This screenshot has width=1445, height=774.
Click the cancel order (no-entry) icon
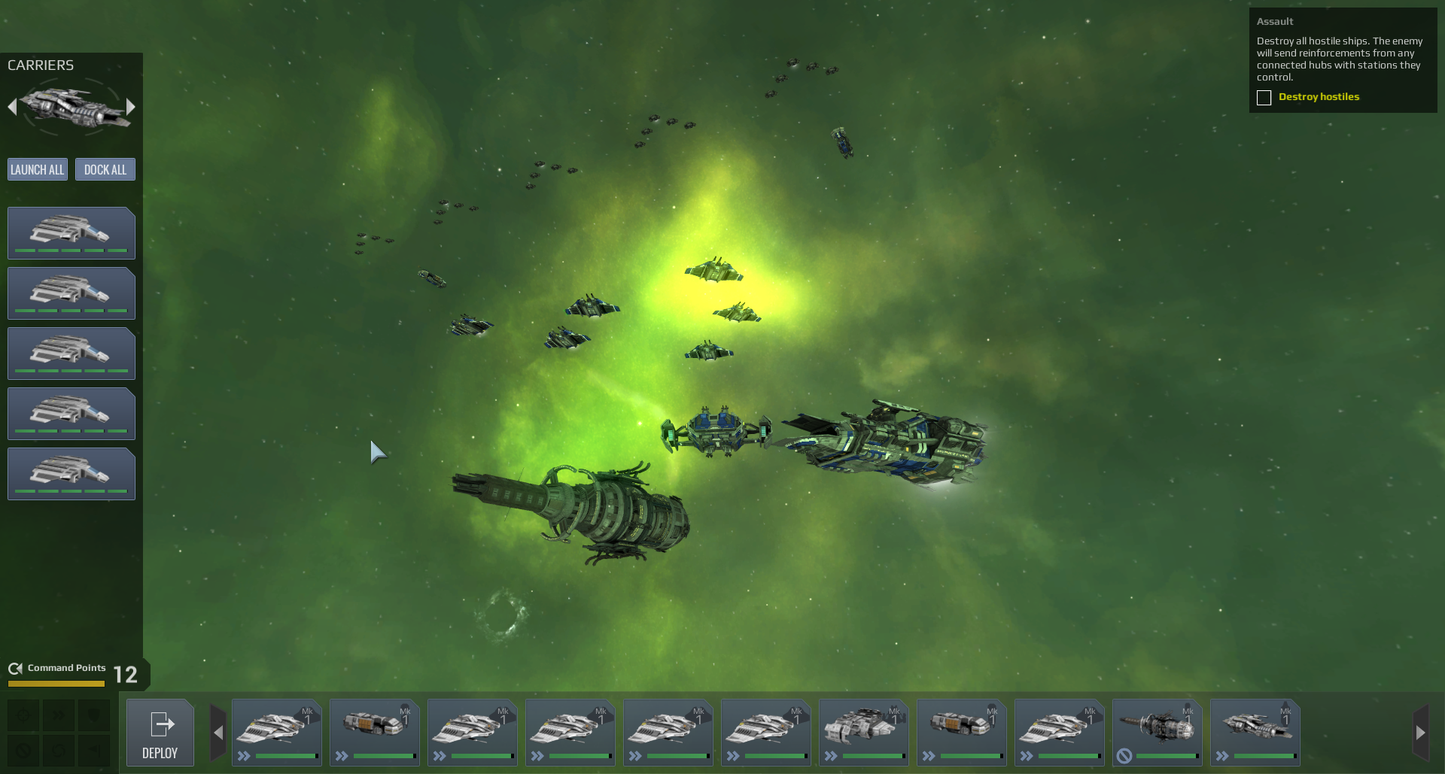pyautogui.click(x=23, y=750)
